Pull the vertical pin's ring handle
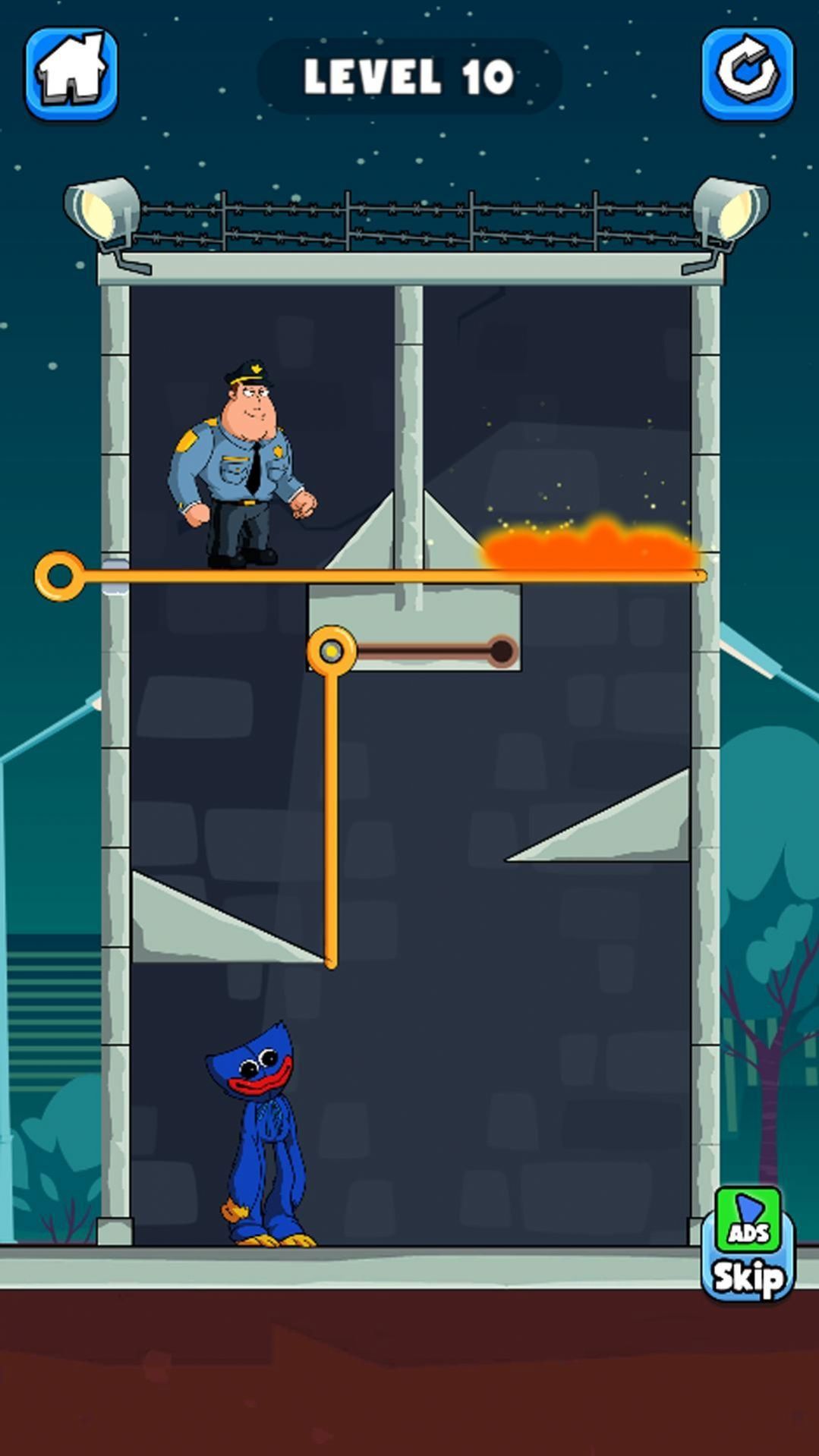Viewport: 819px width, 1456px height. point(331,651)
